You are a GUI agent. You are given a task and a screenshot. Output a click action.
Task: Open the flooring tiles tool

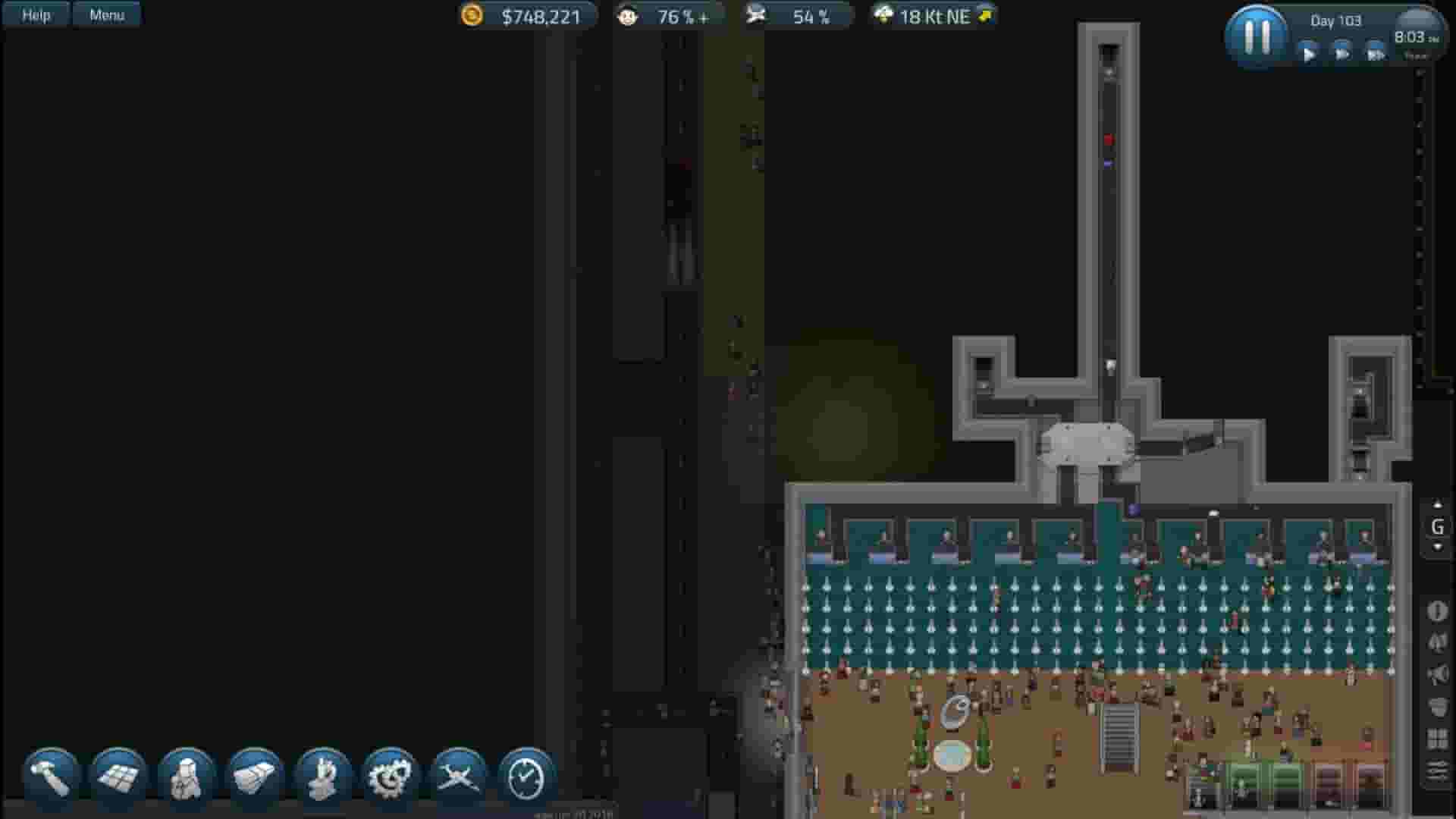tap(120, 773)
